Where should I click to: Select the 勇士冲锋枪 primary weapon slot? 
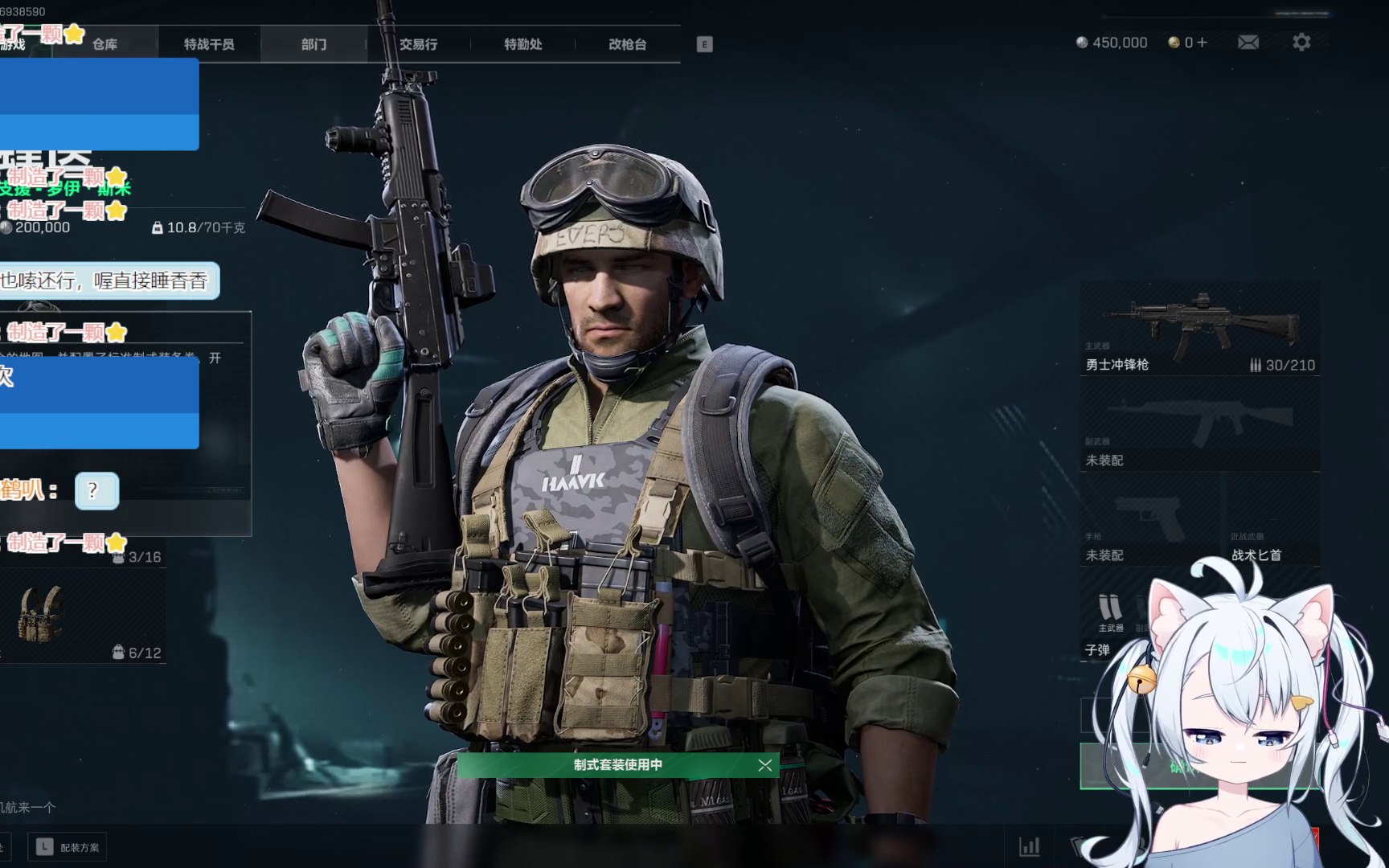click(x=1199, y=330)
